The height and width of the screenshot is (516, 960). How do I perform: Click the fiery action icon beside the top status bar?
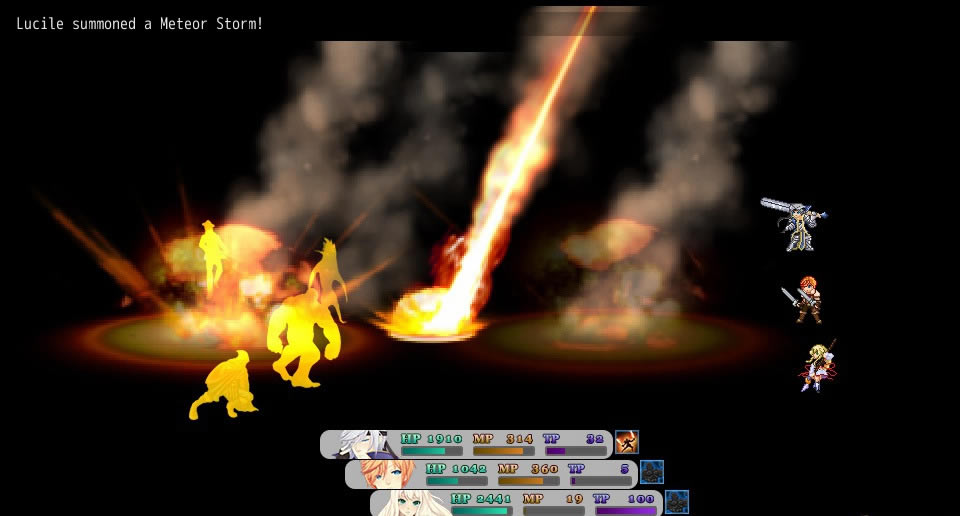627,442
